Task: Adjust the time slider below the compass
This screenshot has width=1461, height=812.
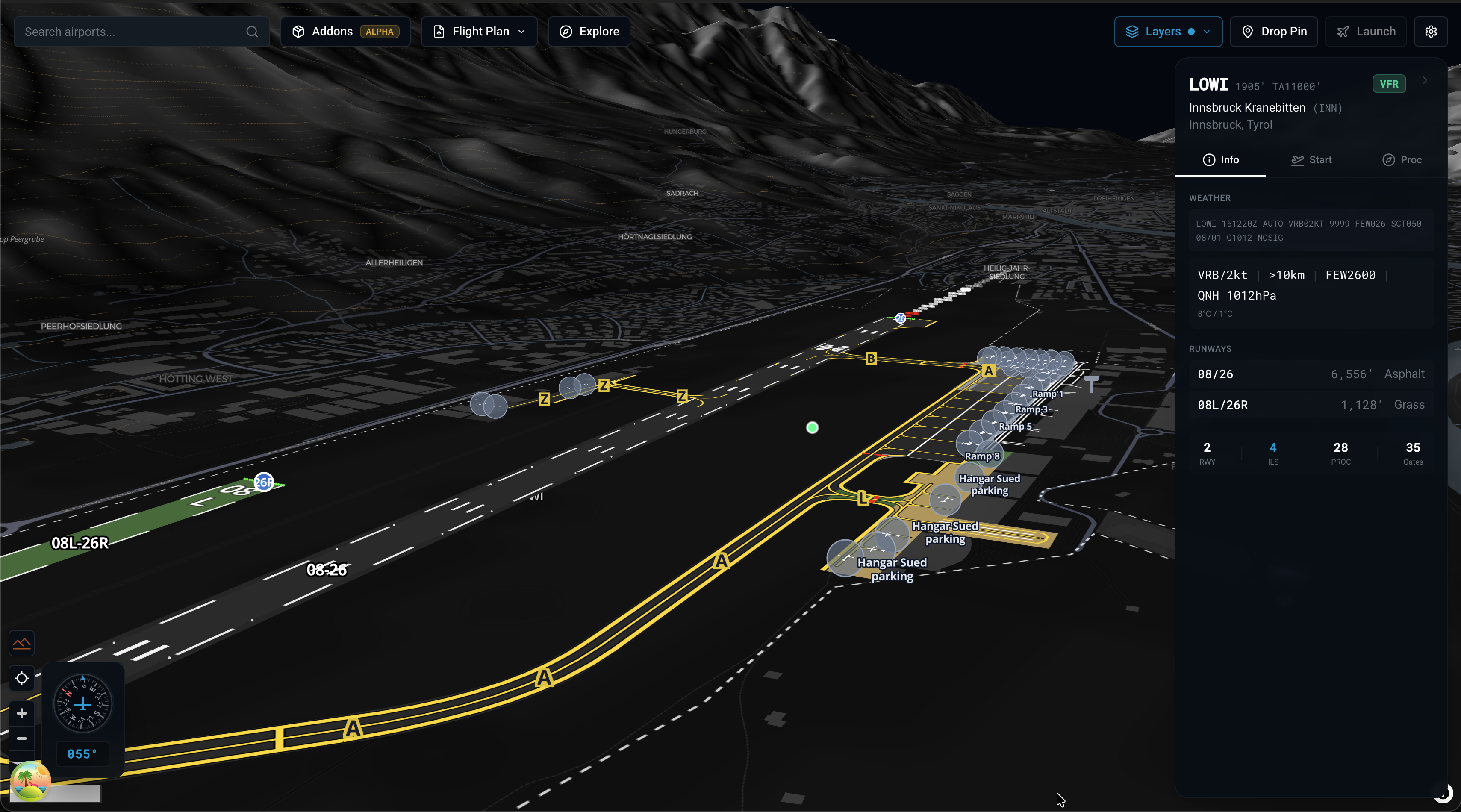Action: coord(55,795)
